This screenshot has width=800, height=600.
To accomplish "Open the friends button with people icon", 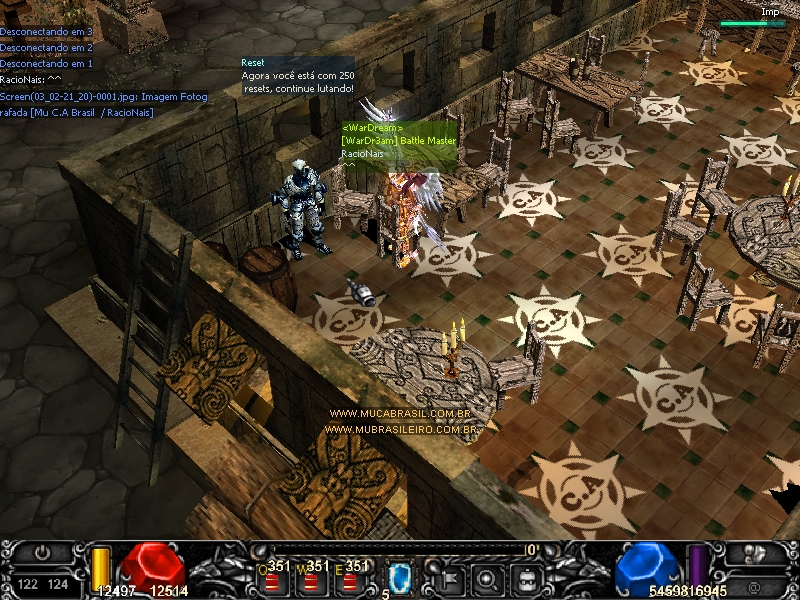I will pyautogui.click(x=755, y=553).
